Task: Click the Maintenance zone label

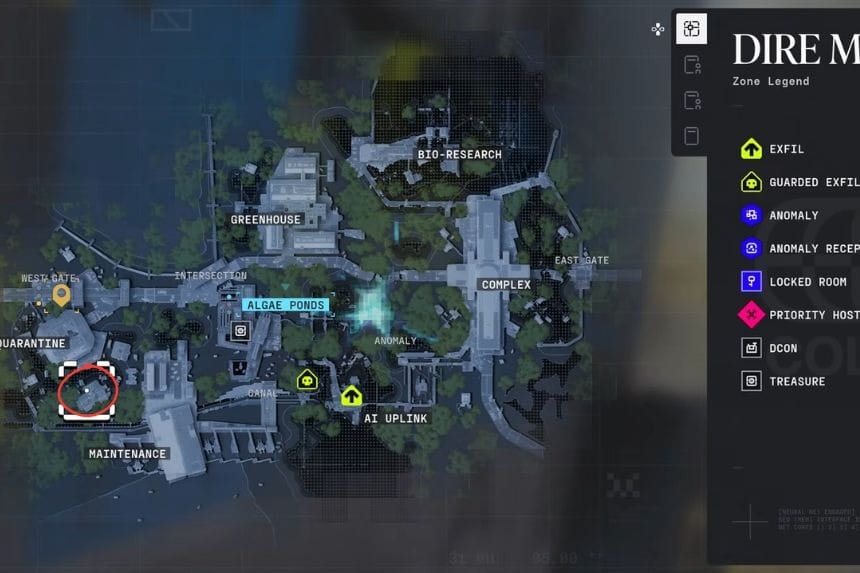Action: pyautogui.click(x=127, y=454)
